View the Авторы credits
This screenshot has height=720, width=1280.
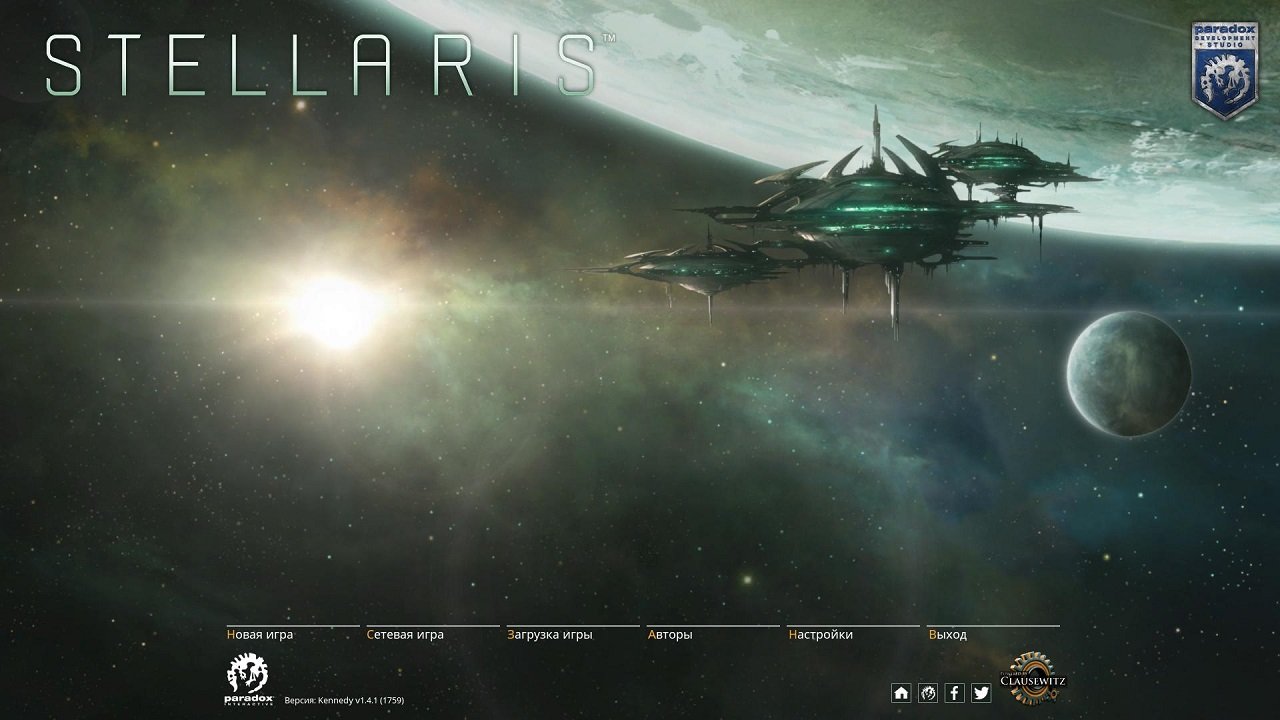point(668,634)
